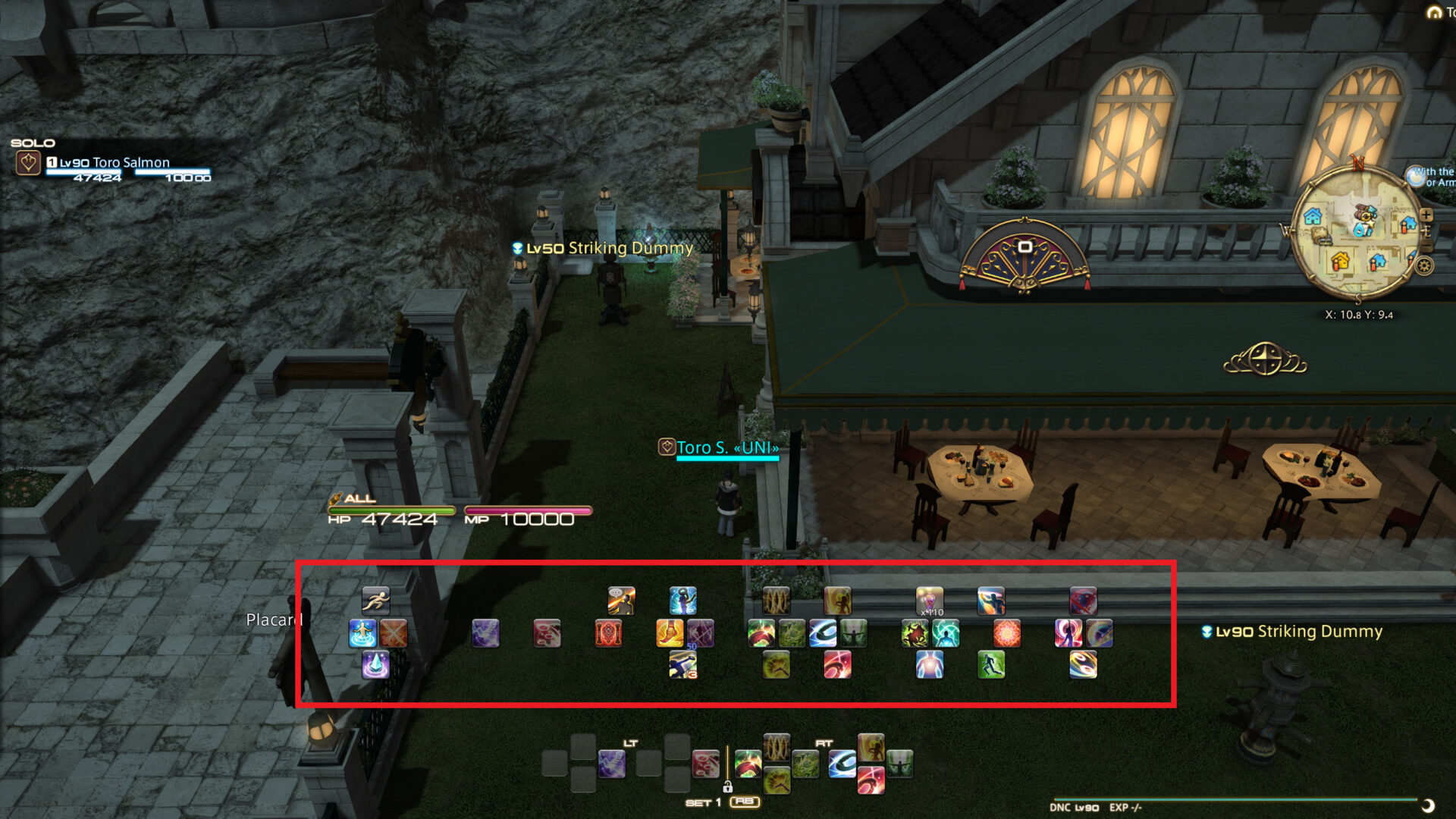
Task: Open minimap settings with the gear icon
Action: [1423, 265]
